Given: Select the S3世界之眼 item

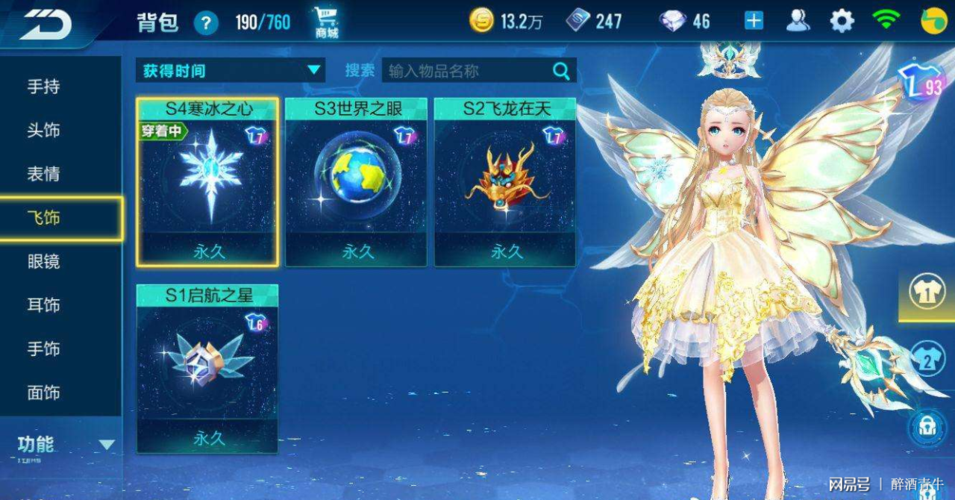Looking at the screenshot, I should pos(357,182).
